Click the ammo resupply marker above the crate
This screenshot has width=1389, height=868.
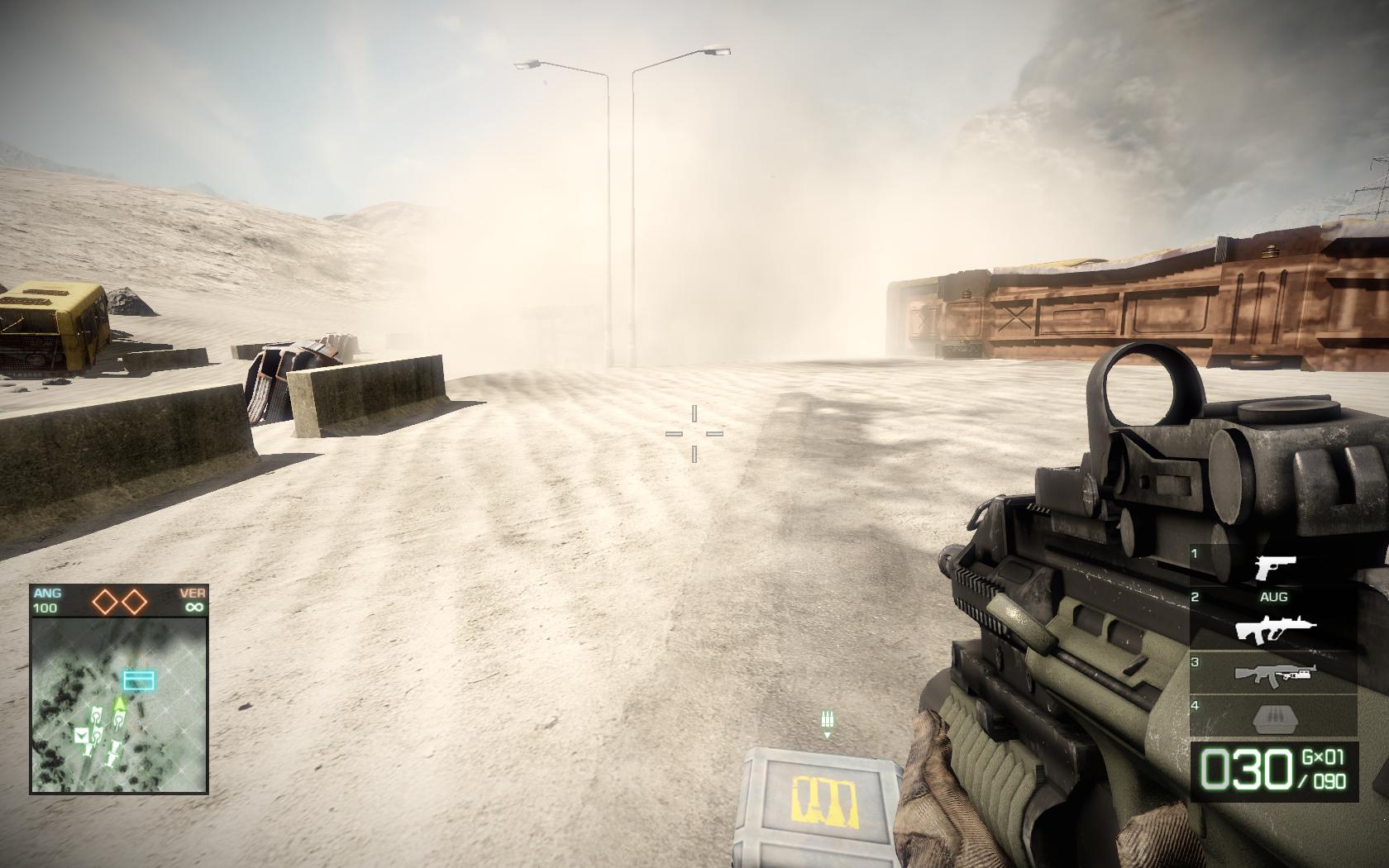point(826,722)
